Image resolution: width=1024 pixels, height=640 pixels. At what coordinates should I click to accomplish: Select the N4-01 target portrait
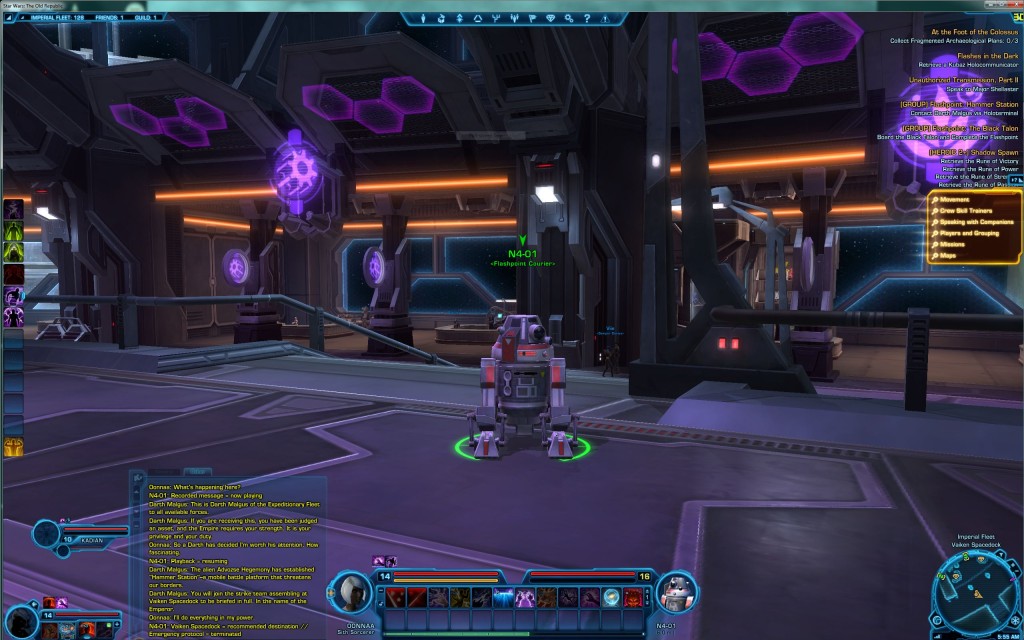pyautogui.click(x=675, y=592)
